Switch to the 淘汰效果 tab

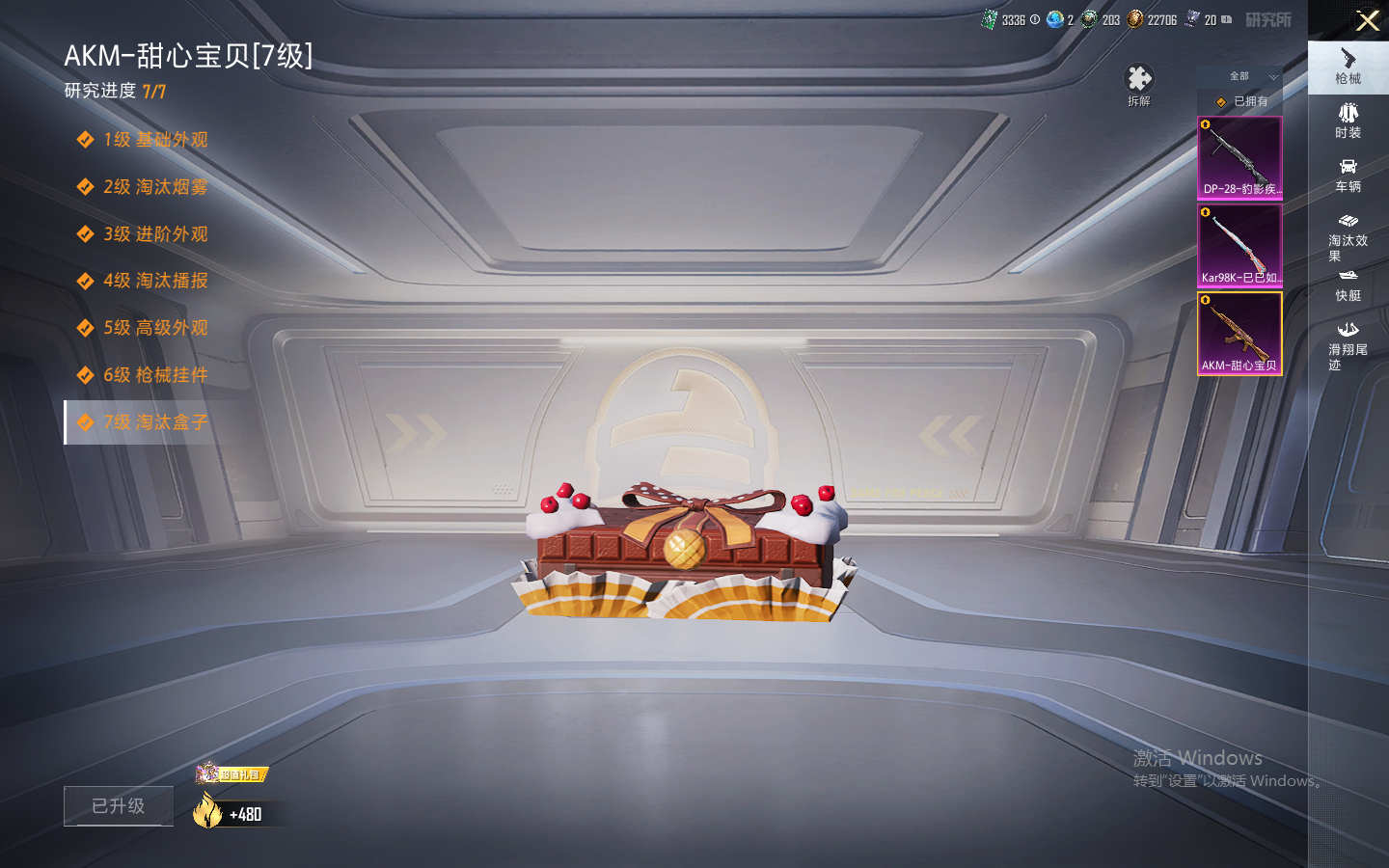click(x=1348, y=237)
